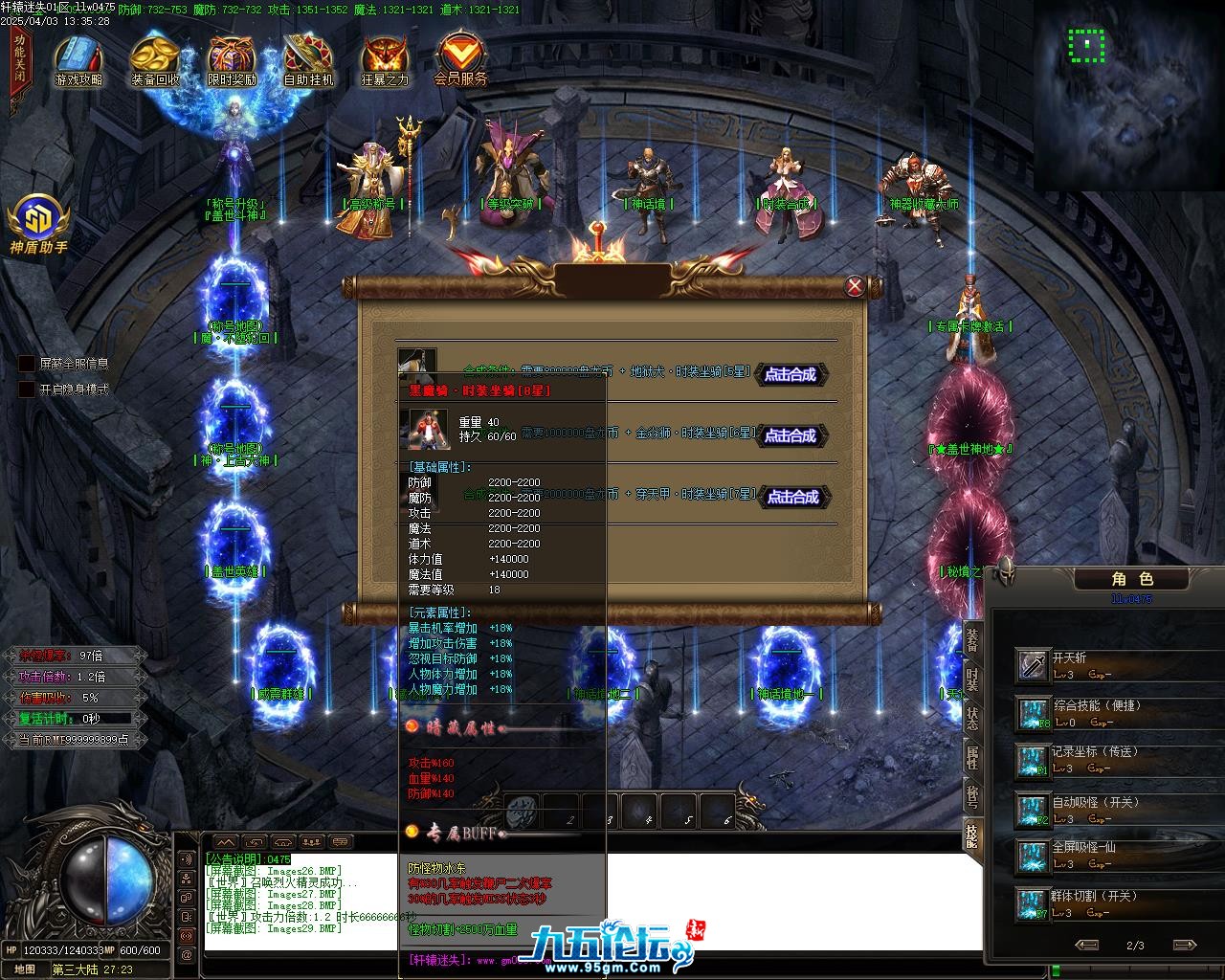Switch to the 状态 status tab
Image resolution: width=1225 pixels, height=980 pixels.
(972, 719)
